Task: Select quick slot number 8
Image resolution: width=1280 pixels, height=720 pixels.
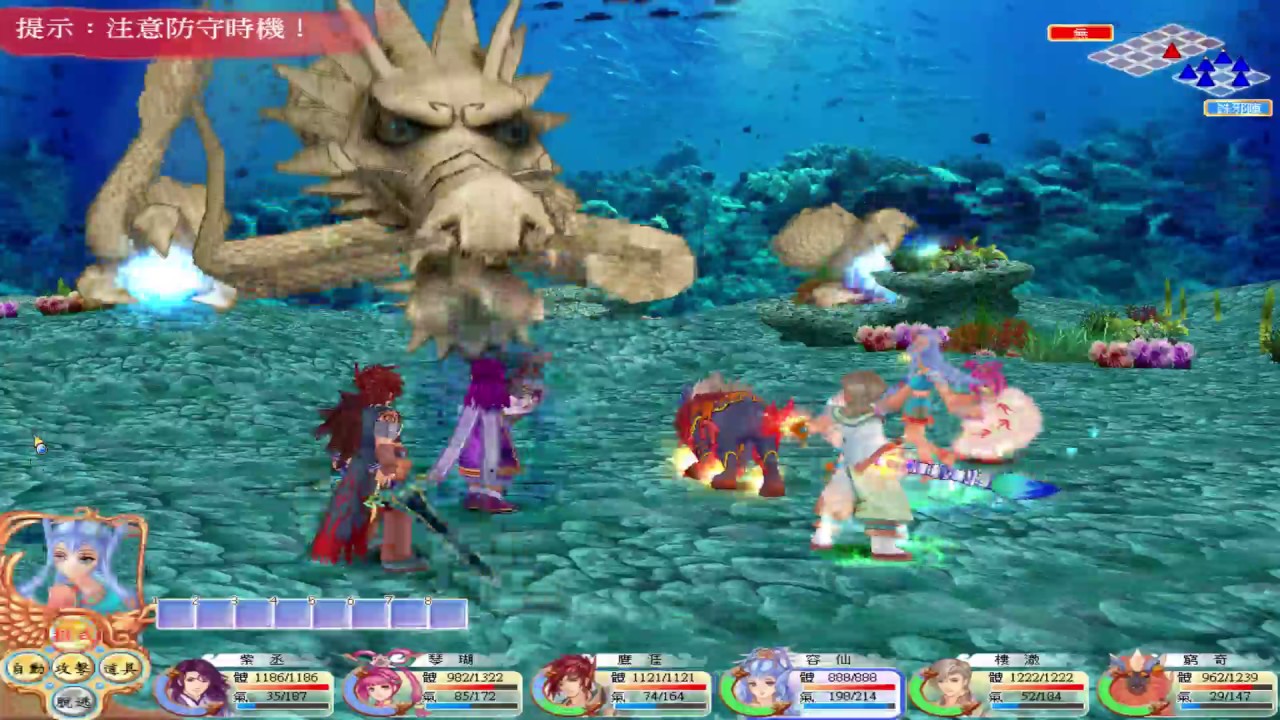Action: 448,614
